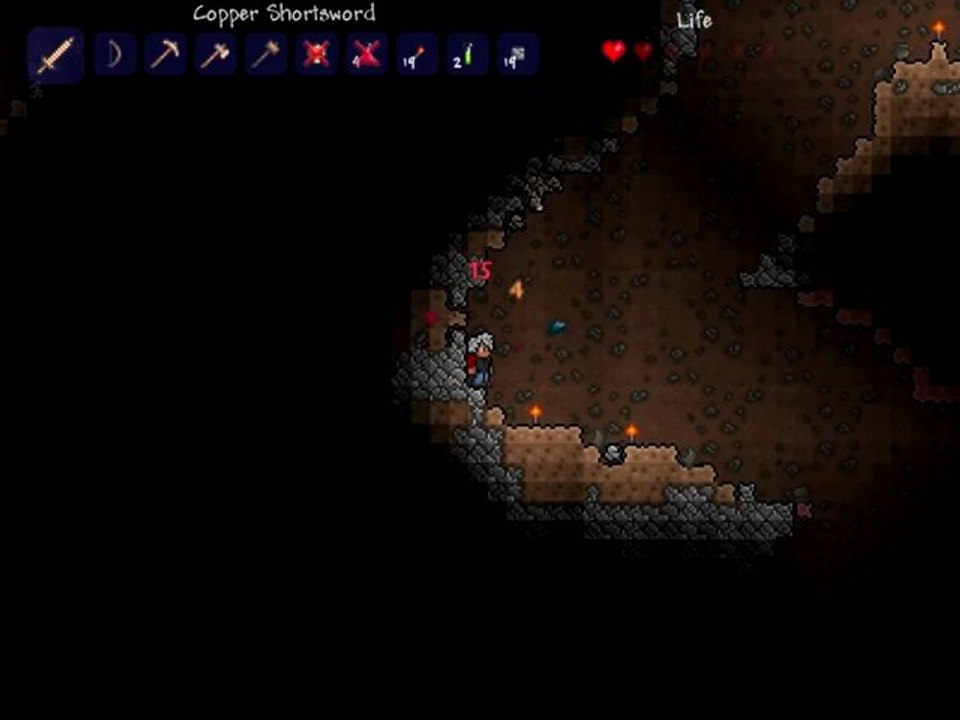The height and width of the screenshot is (720, 960).
Task: Choose the hammer in the hotbar
Action: coord(266,54)
